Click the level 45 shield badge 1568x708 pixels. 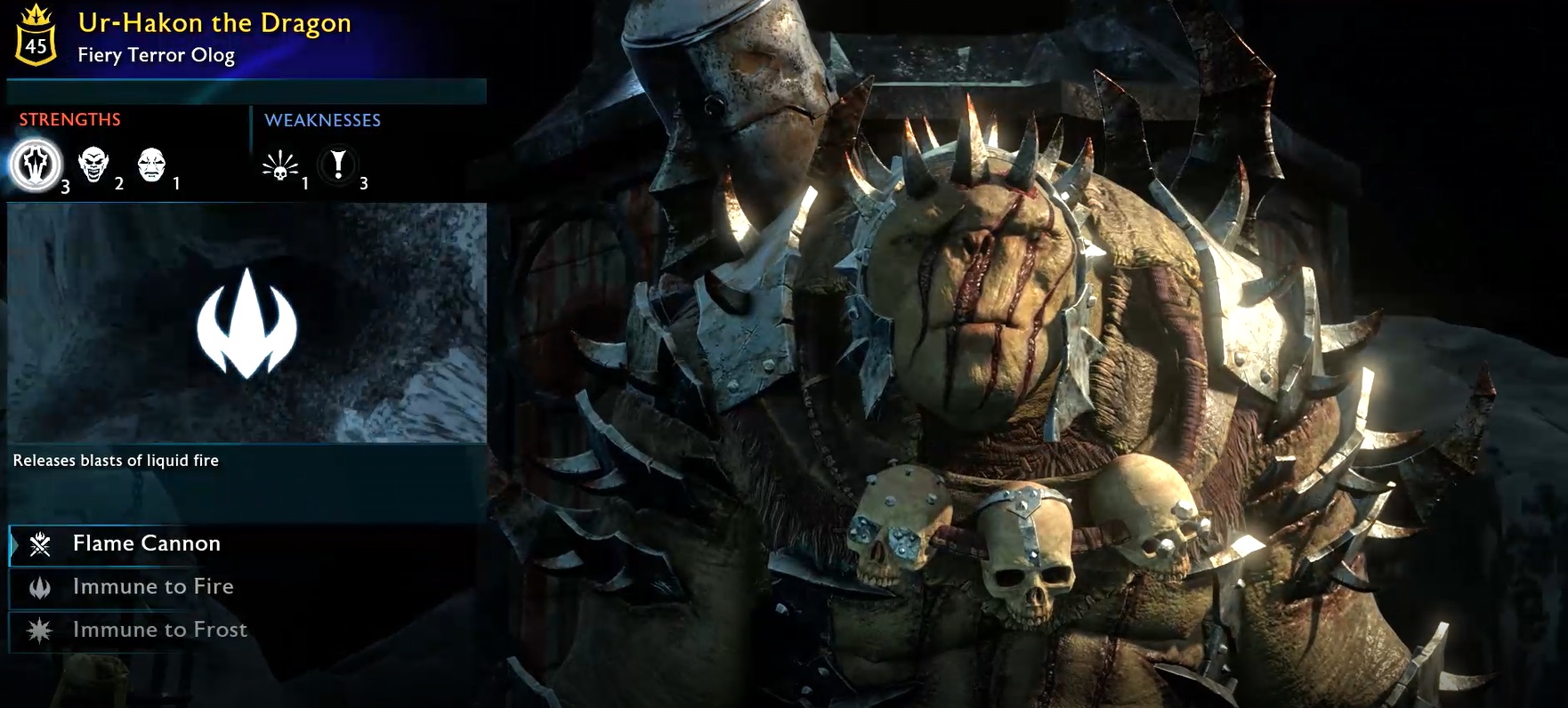tap(36, 36)
